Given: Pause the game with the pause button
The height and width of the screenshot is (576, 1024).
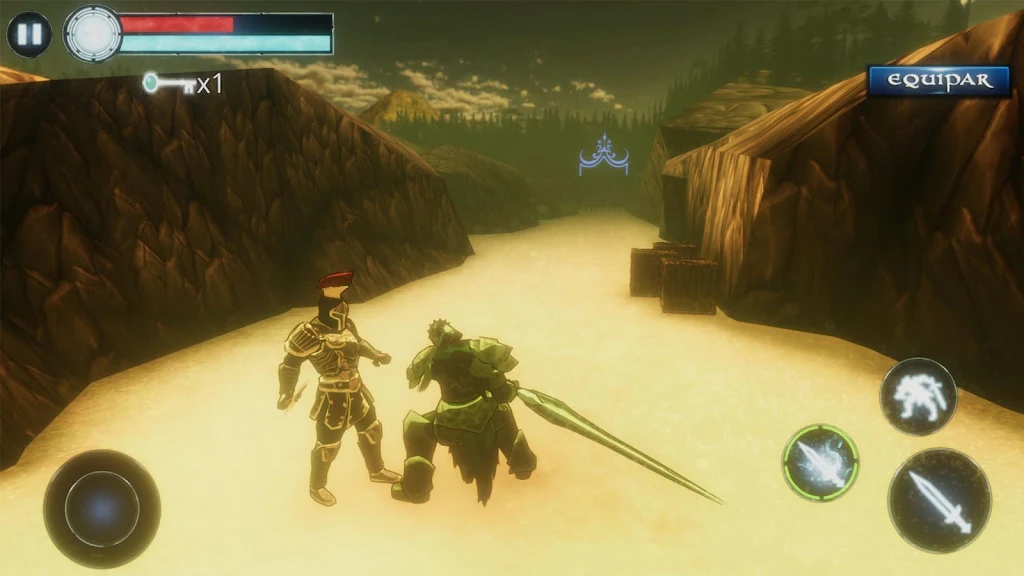Looking at the screenshot, I should tap(29, 34).
